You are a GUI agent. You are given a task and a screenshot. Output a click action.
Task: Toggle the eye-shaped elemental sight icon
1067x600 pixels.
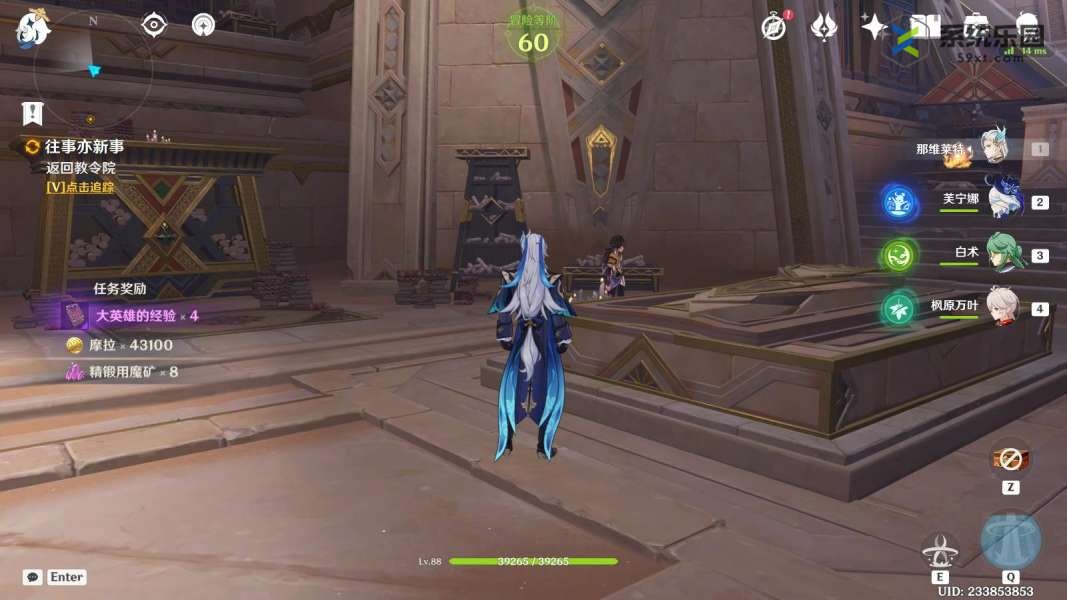click(x=153, y=25)
